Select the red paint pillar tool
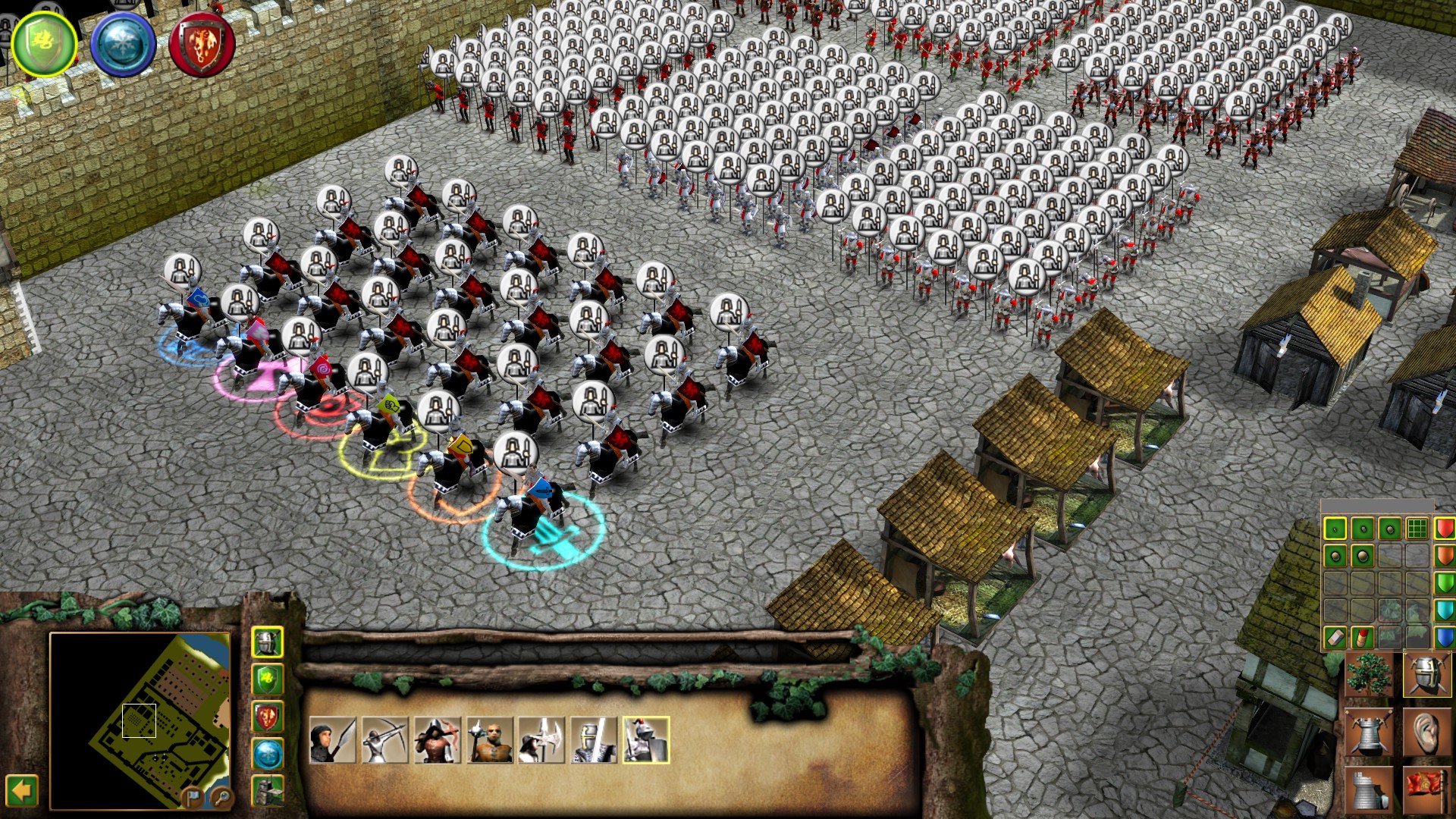The width and height of the screenshot is (1456, 819). 1363,635
